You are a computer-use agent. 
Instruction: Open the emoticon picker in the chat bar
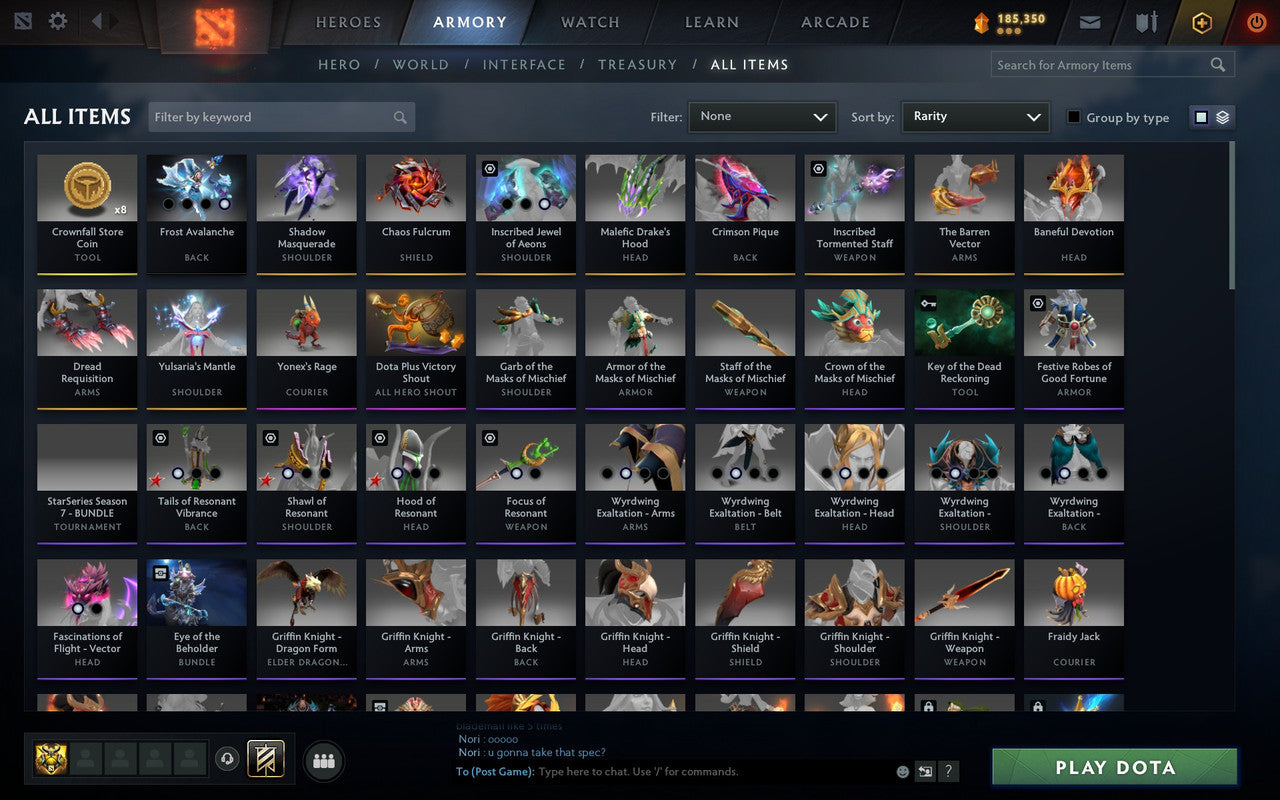pos(901,771)
